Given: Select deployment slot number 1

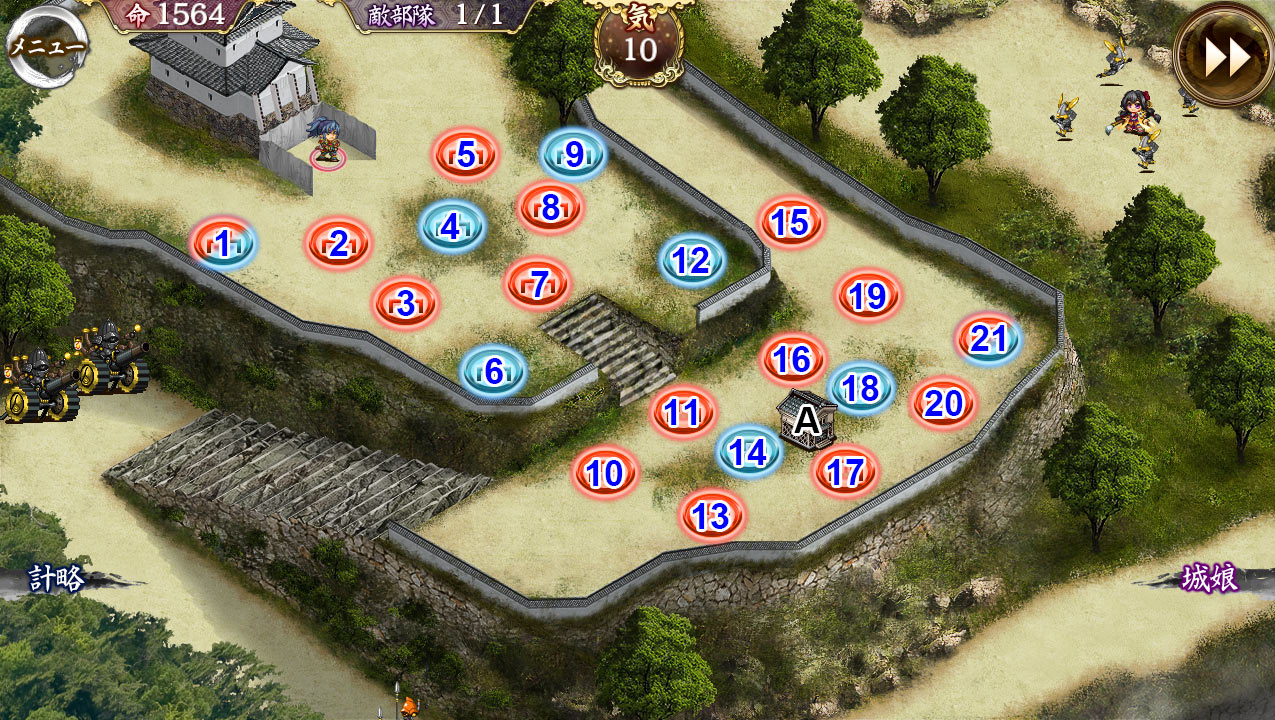Looking at the screenshot, I should (x=223, y=243).
